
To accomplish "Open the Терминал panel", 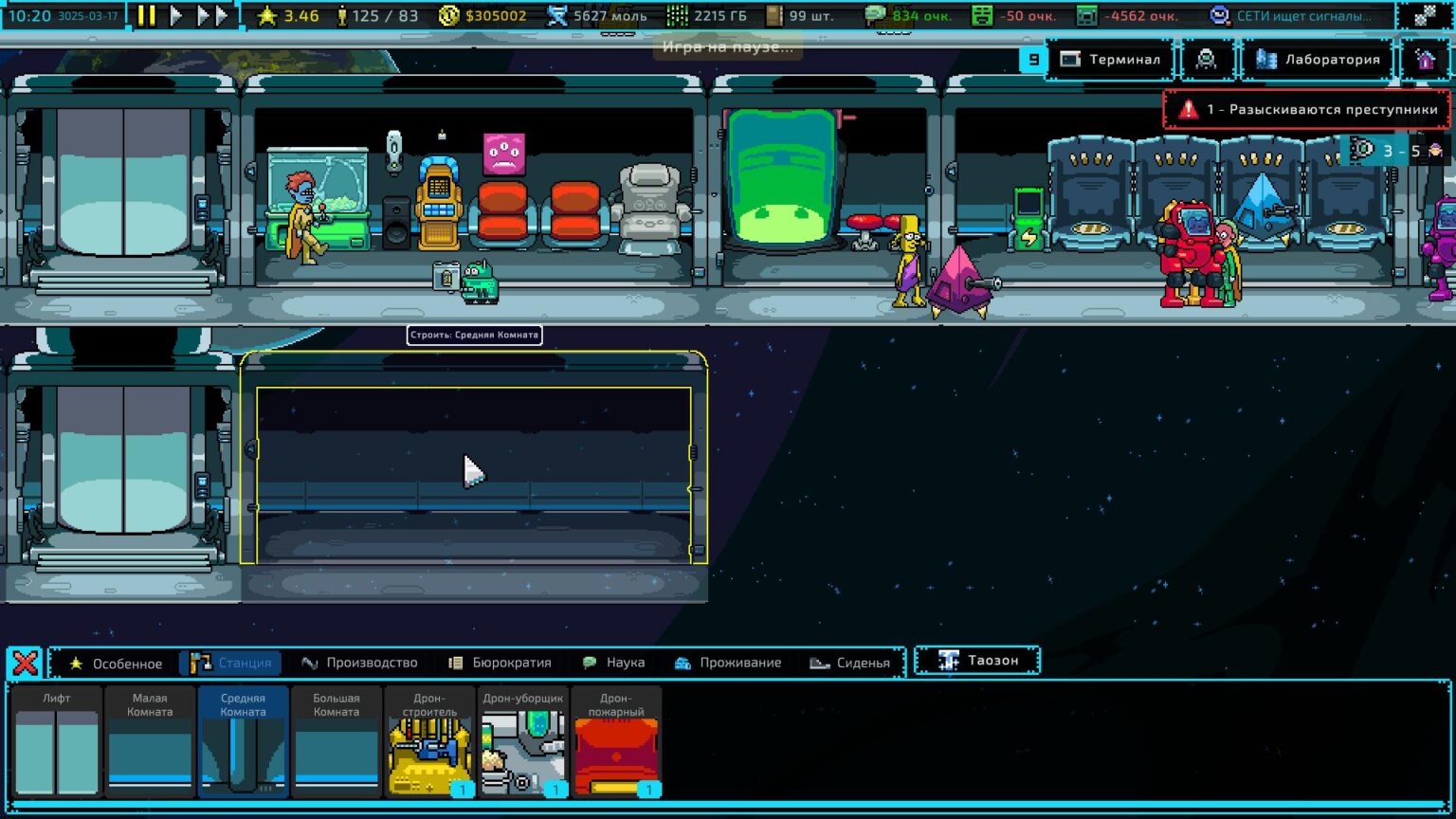I will coord(1111,60).
